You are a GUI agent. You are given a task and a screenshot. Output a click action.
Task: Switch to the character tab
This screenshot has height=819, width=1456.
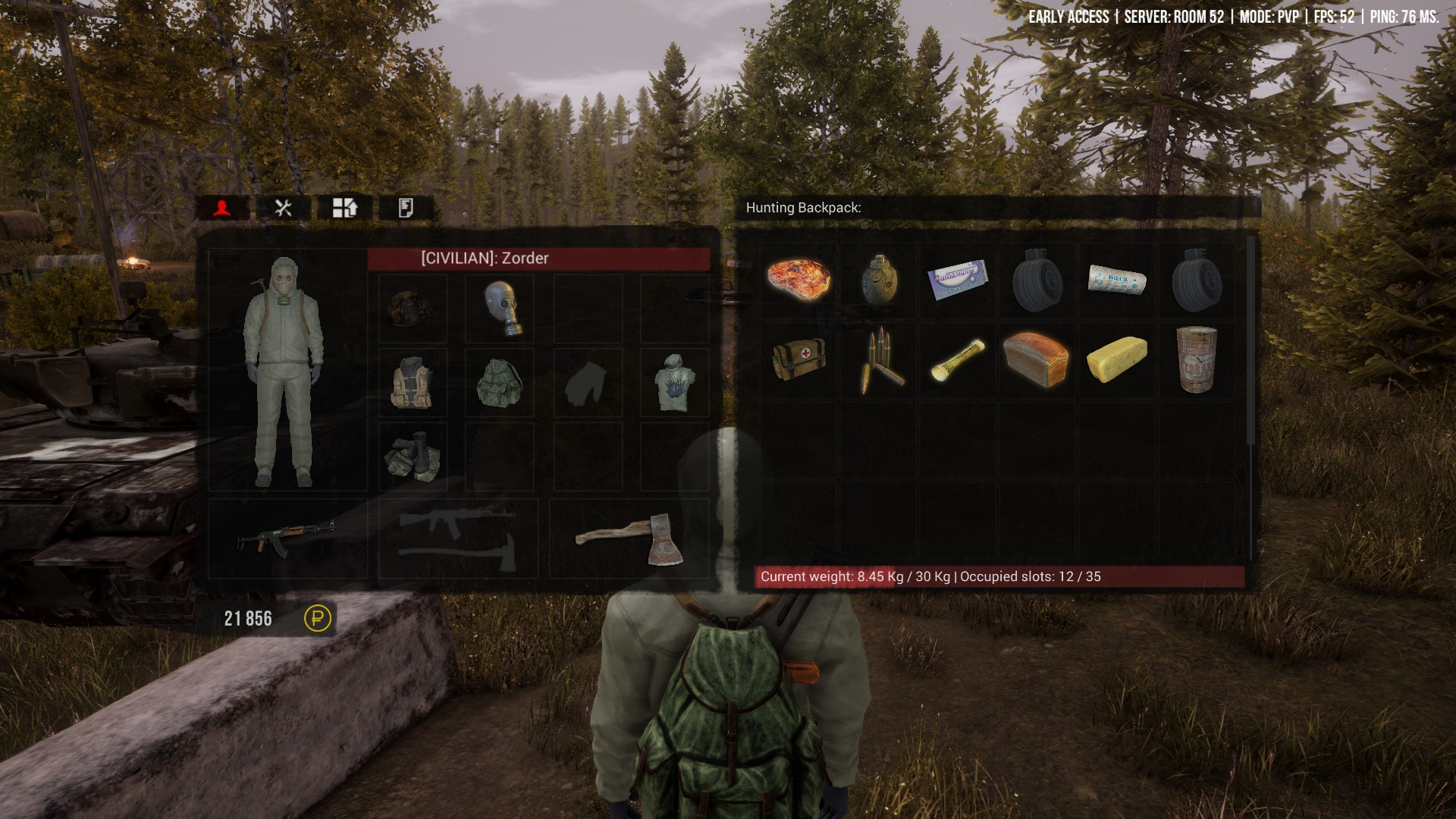221,208
